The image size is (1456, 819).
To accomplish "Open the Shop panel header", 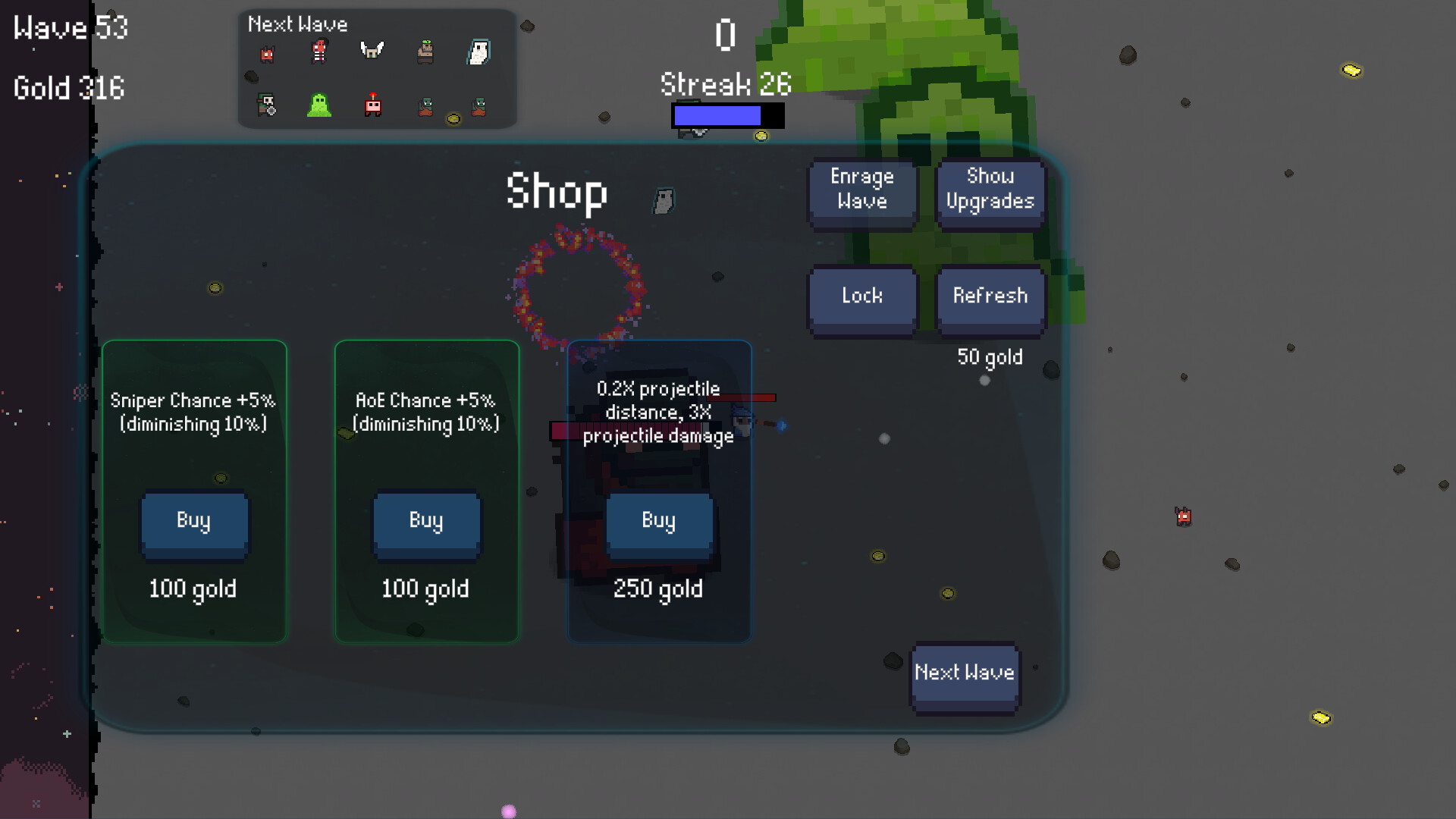I will click(557, 192).
